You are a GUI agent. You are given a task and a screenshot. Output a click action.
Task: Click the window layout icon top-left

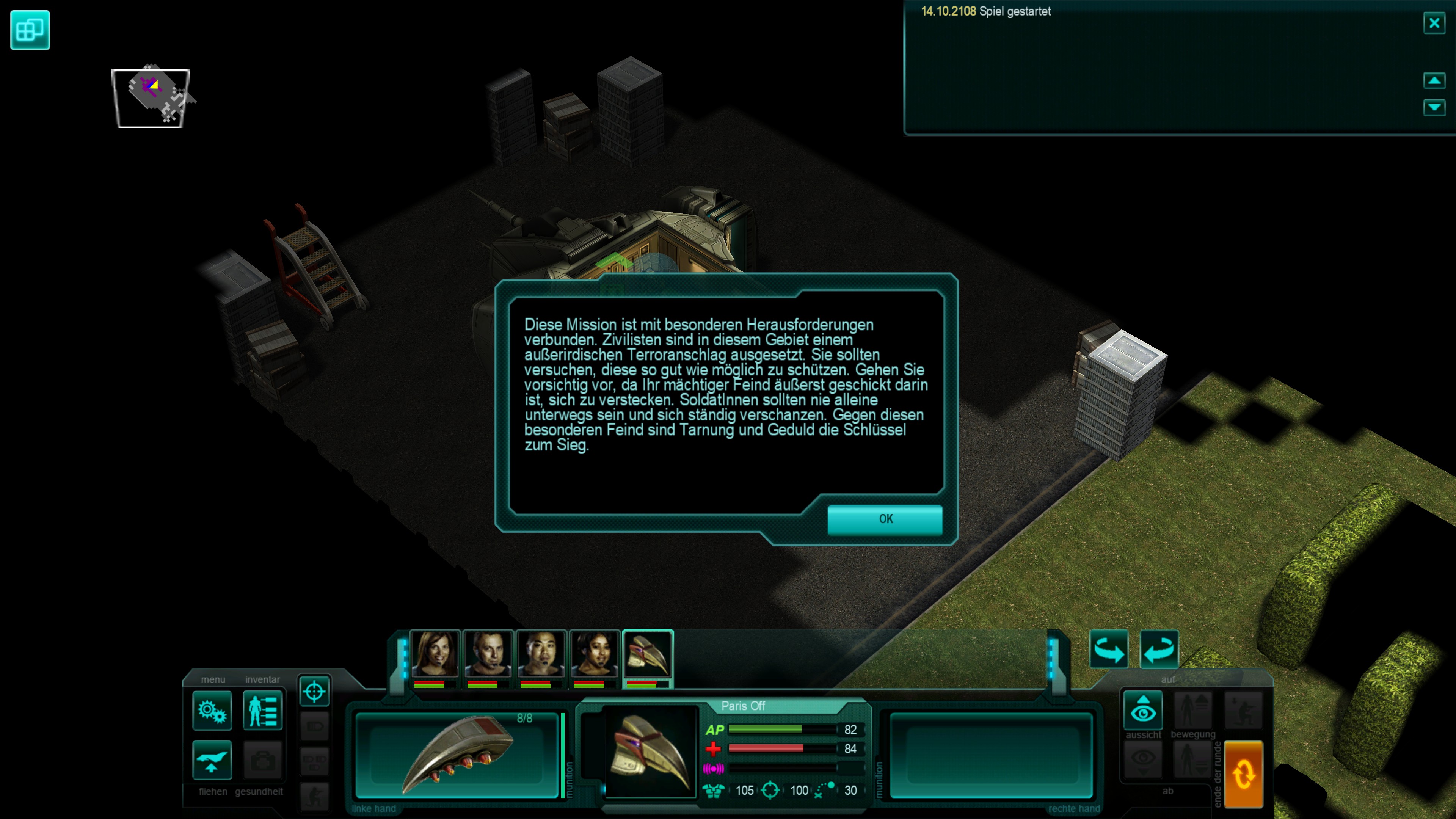point(30,30)
